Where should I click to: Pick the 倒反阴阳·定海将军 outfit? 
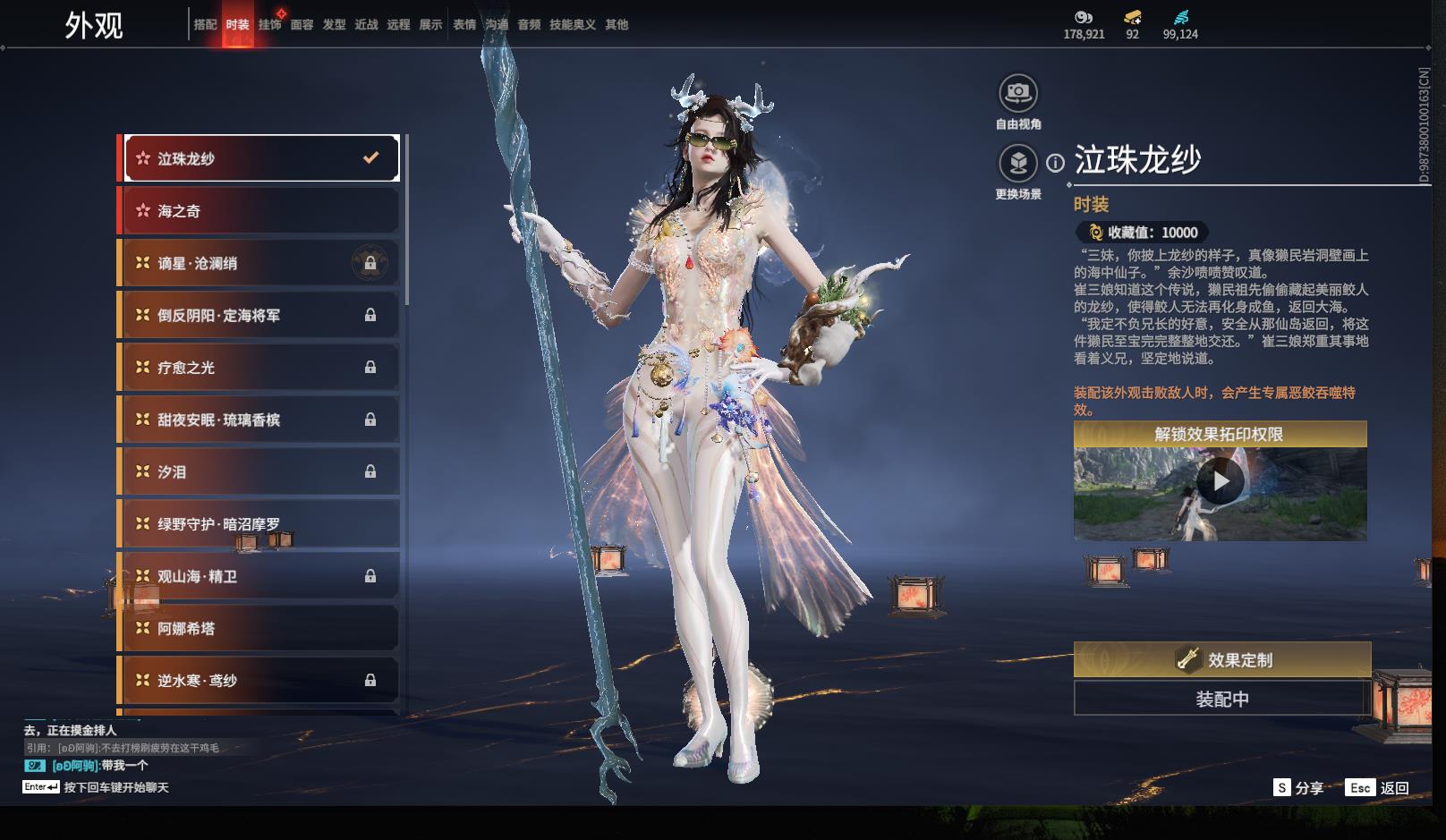coord(259,315)
